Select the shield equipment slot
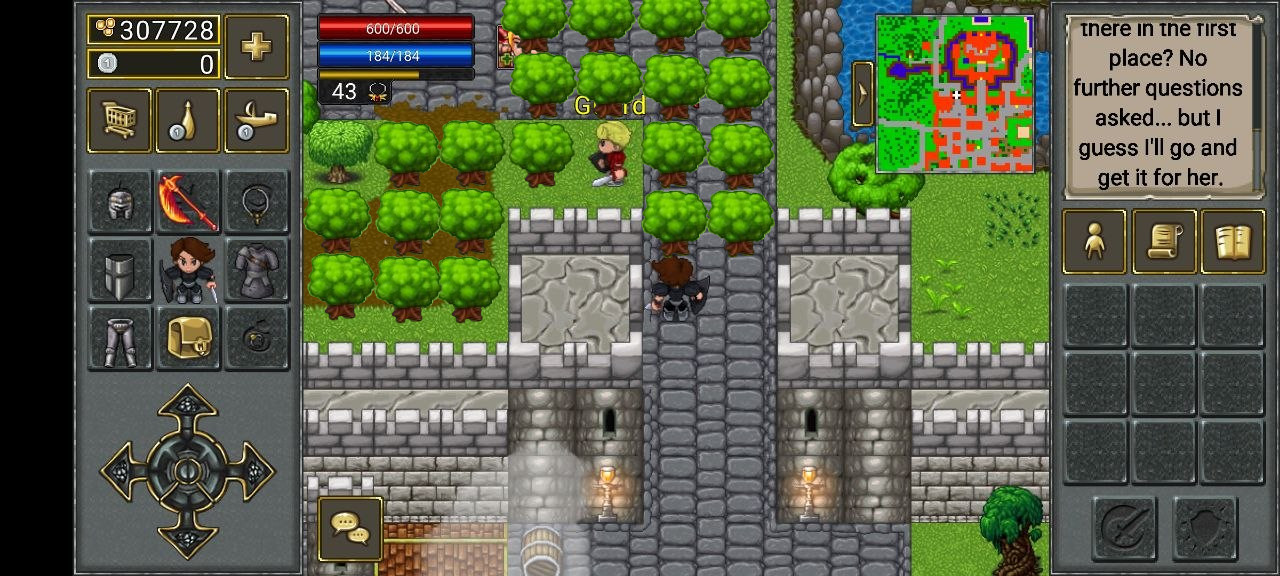Viewport: 1280px width, 576px height. tap(120, 270)
